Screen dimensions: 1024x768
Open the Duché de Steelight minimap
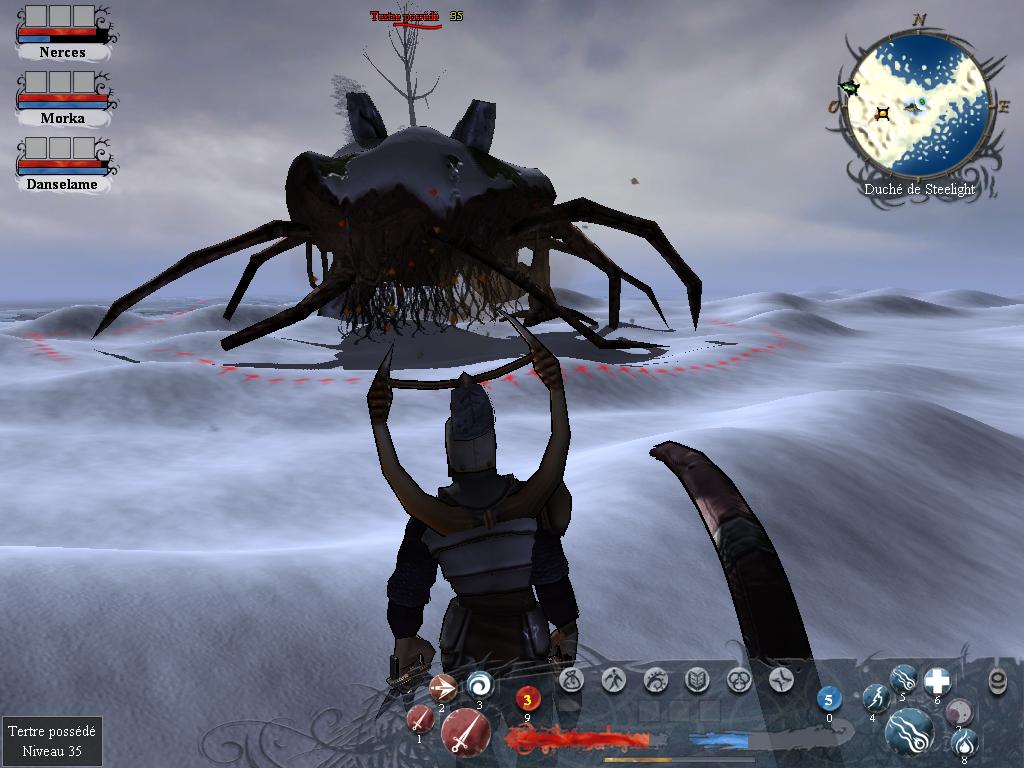tap(917, 108)
